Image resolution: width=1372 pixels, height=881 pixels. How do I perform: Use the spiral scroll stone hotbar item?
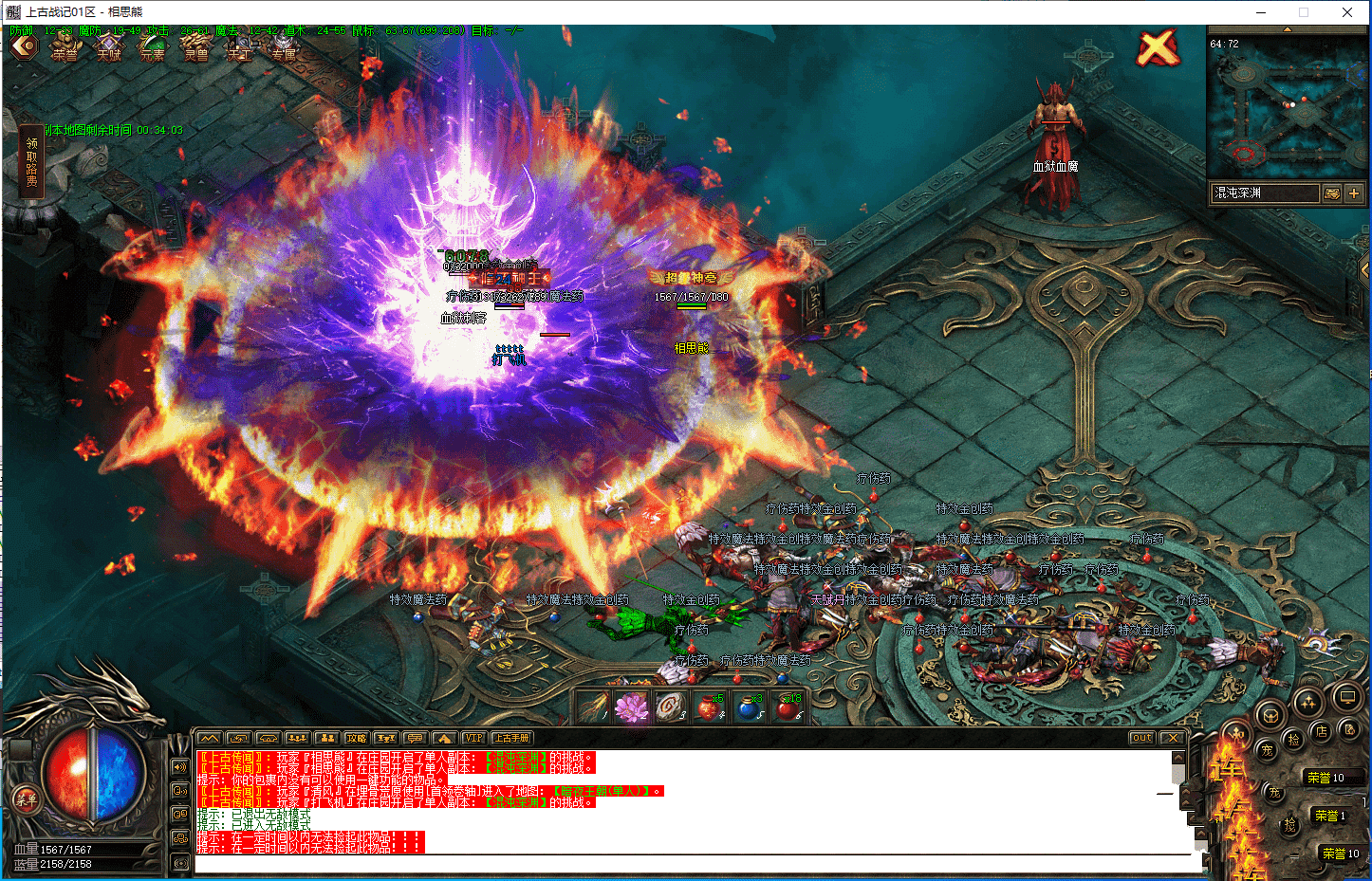point(670,707)
